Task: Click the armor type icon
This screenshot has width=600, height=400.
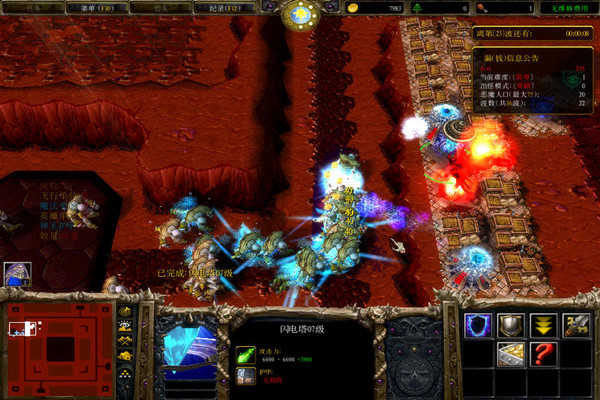Action: click(x=246, y=375)
